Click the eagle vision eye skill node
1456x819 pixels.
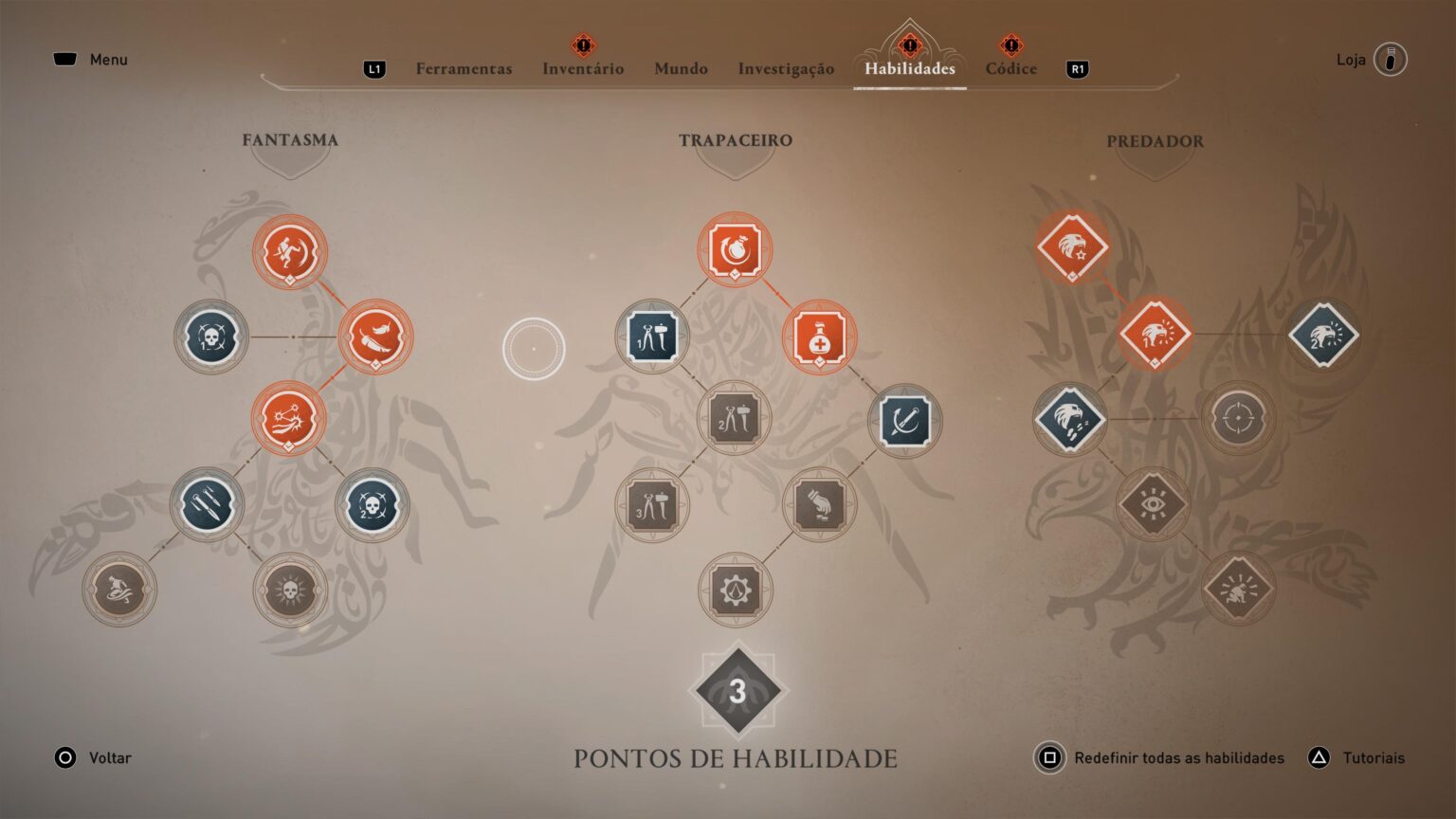1155,504
